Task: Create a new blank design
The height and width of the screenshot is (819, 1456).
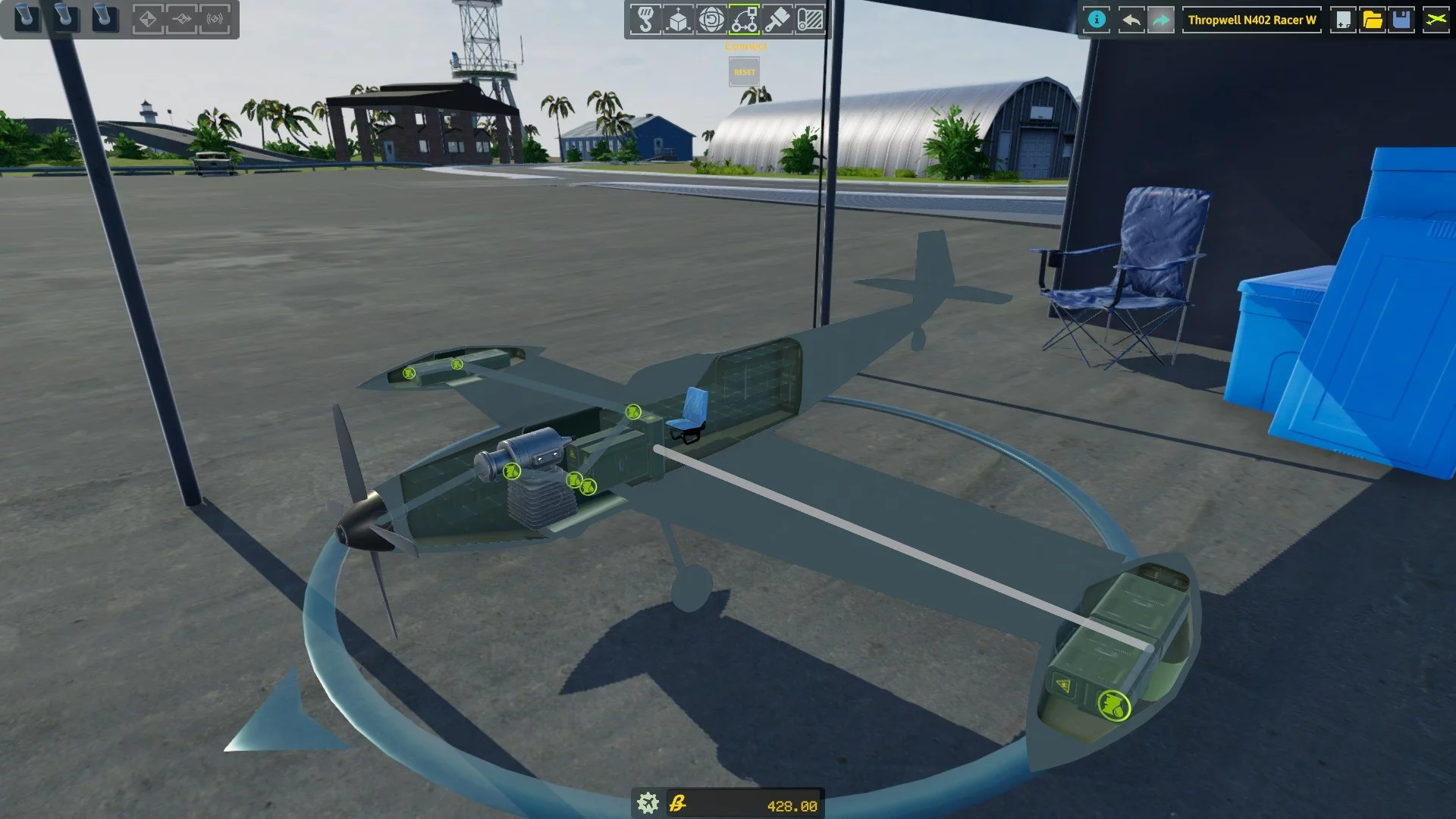Action: point(1343,20)
